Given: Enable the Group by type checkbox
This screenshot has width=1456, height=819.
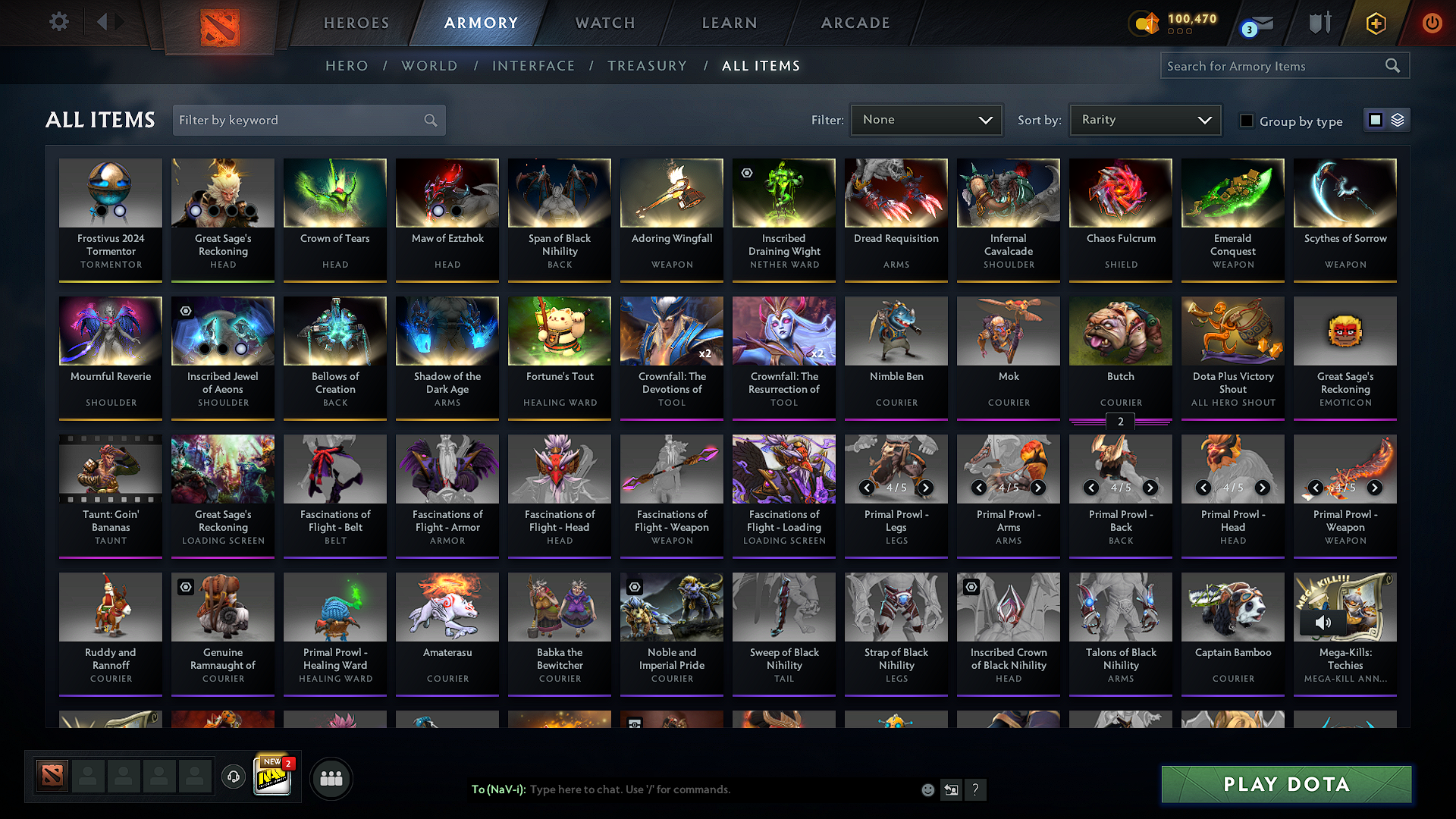Looking at the screenshot, I should (1246, 121).
